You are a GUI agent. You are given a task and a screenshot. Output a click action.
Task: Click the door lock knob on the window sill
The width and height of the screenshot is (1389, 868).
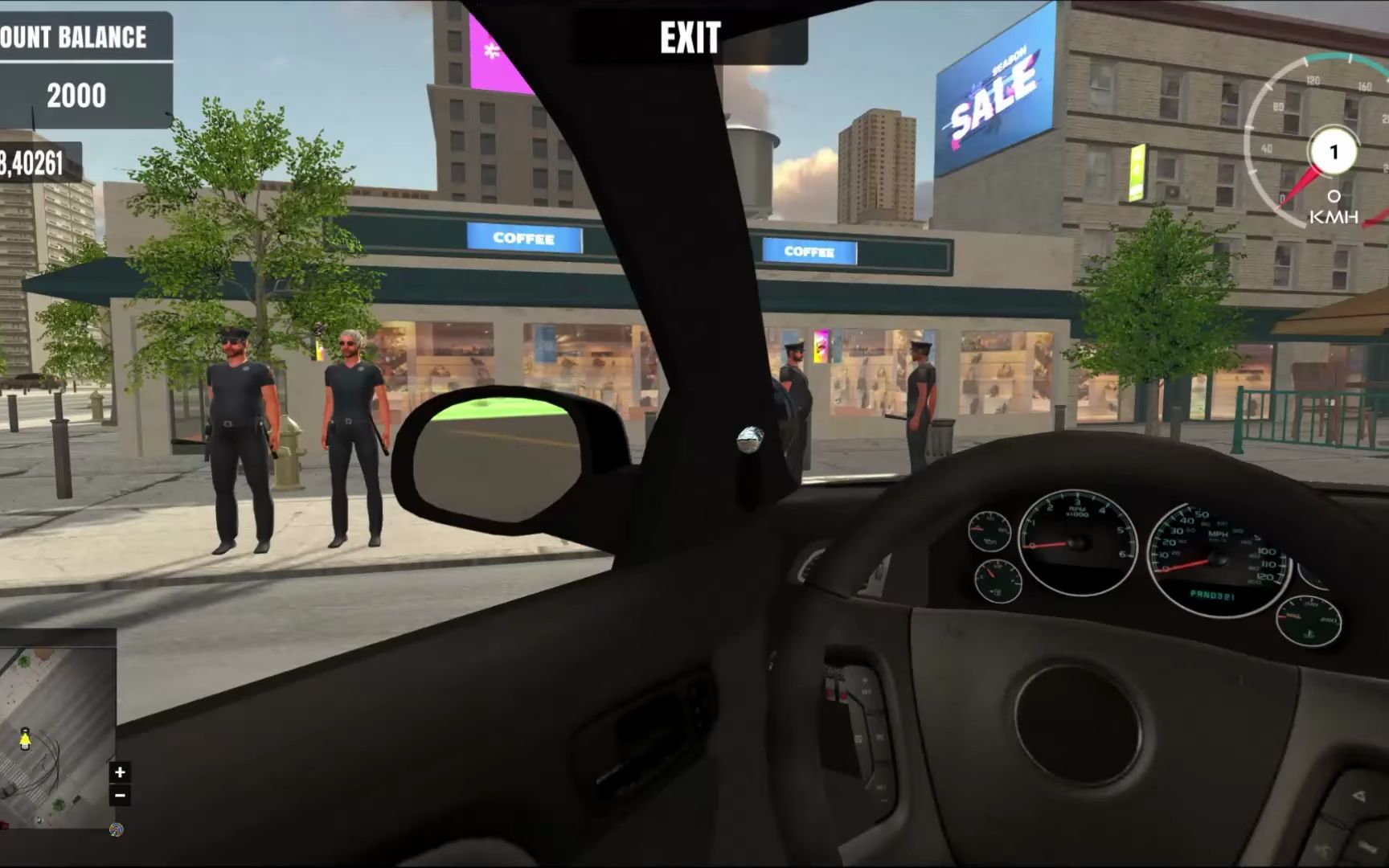pyautogui.click(x=748, y=438)
